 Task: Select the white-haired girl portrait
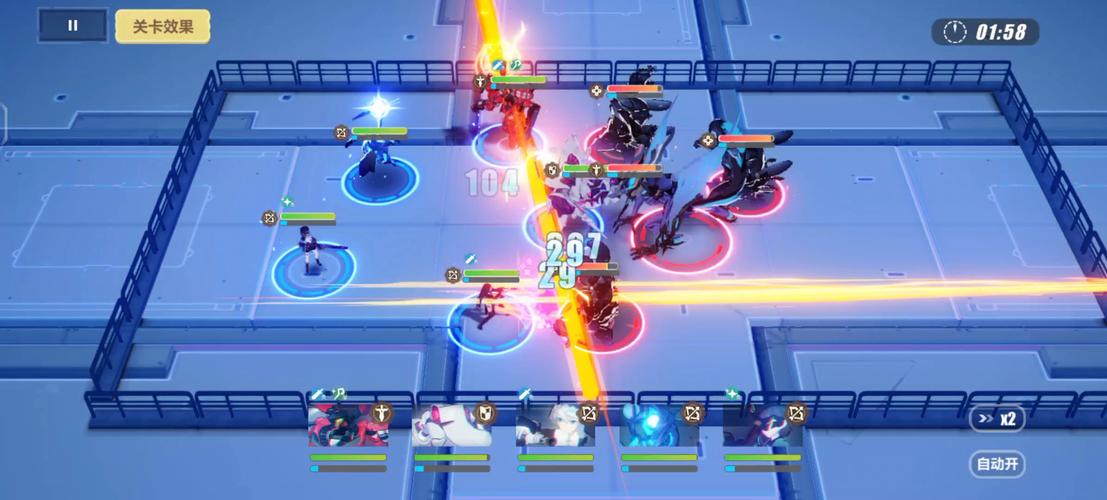pyautogui.click(x=555, y=427)
